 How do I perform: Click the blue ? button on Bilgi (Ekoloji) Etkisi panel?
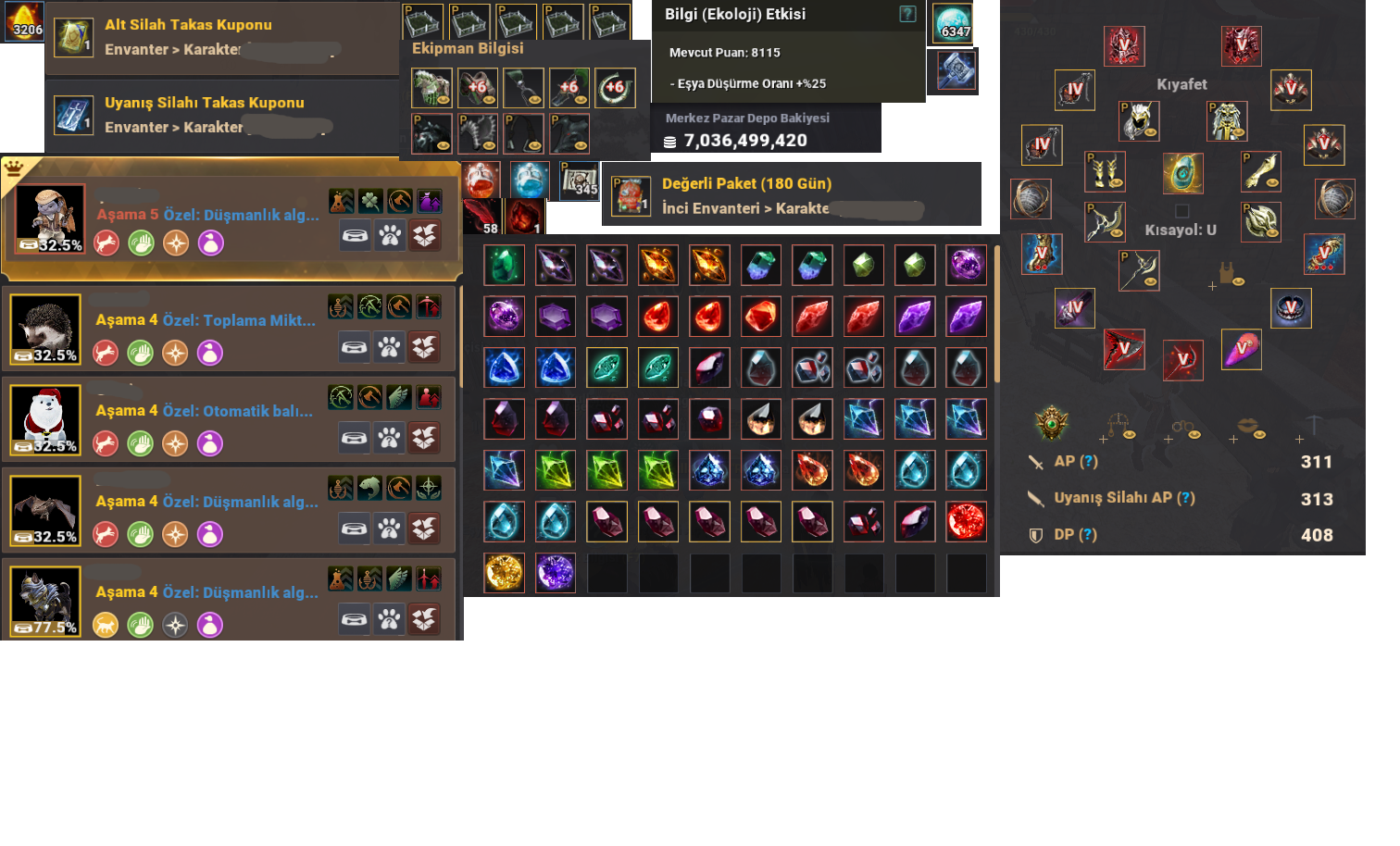point(907,14)
